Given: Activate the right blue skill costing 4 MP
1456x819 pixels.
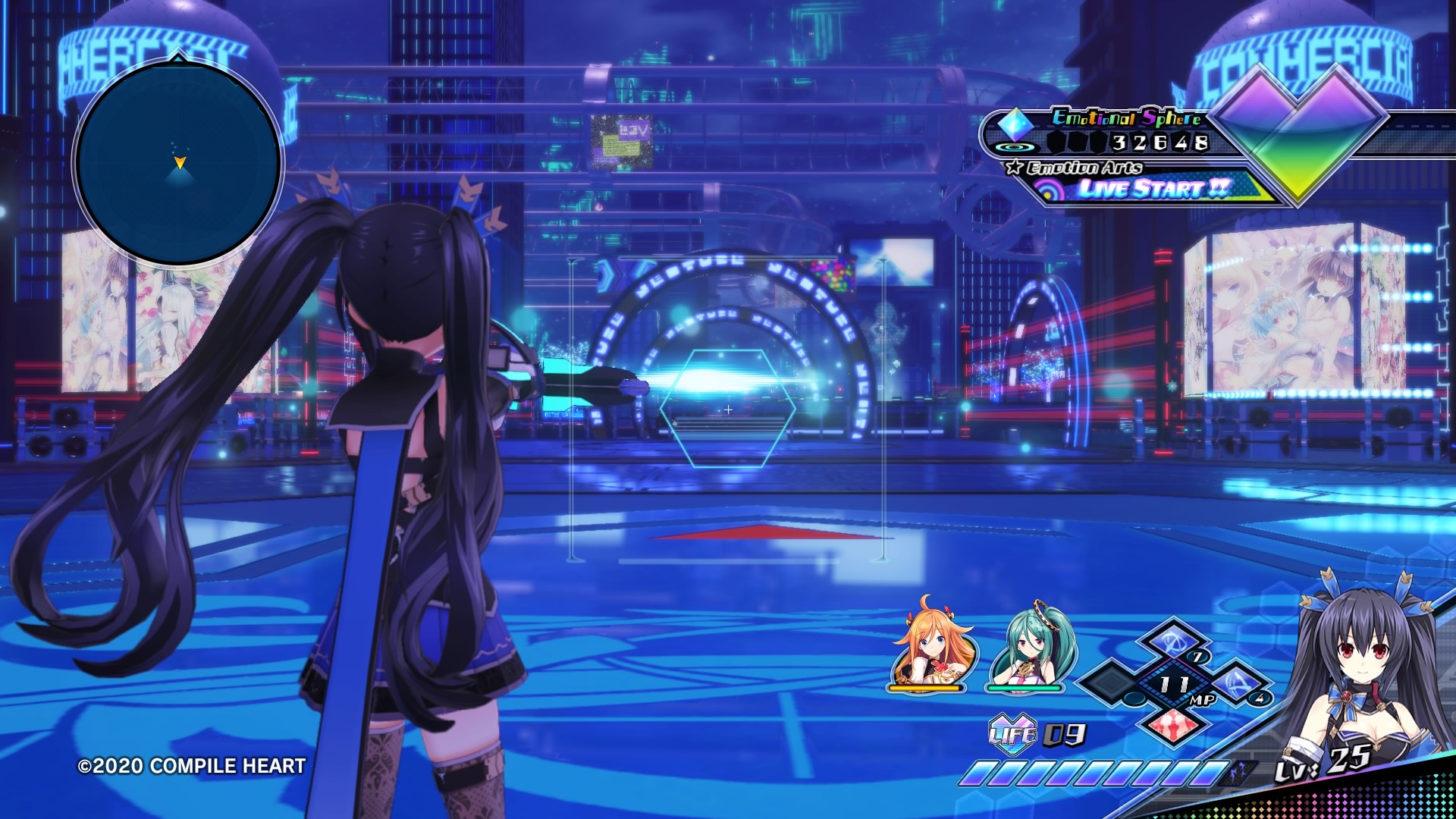Looking at the screenshot, I should point(1238,683).
